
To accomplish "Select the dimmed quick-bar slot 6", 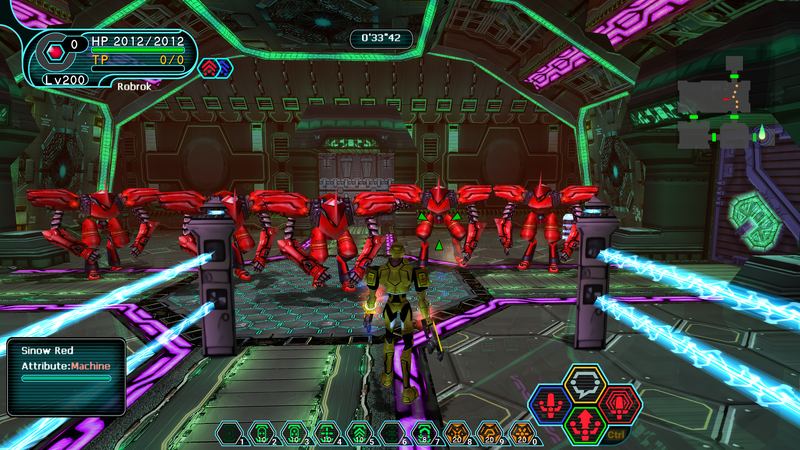I will 392,433.
